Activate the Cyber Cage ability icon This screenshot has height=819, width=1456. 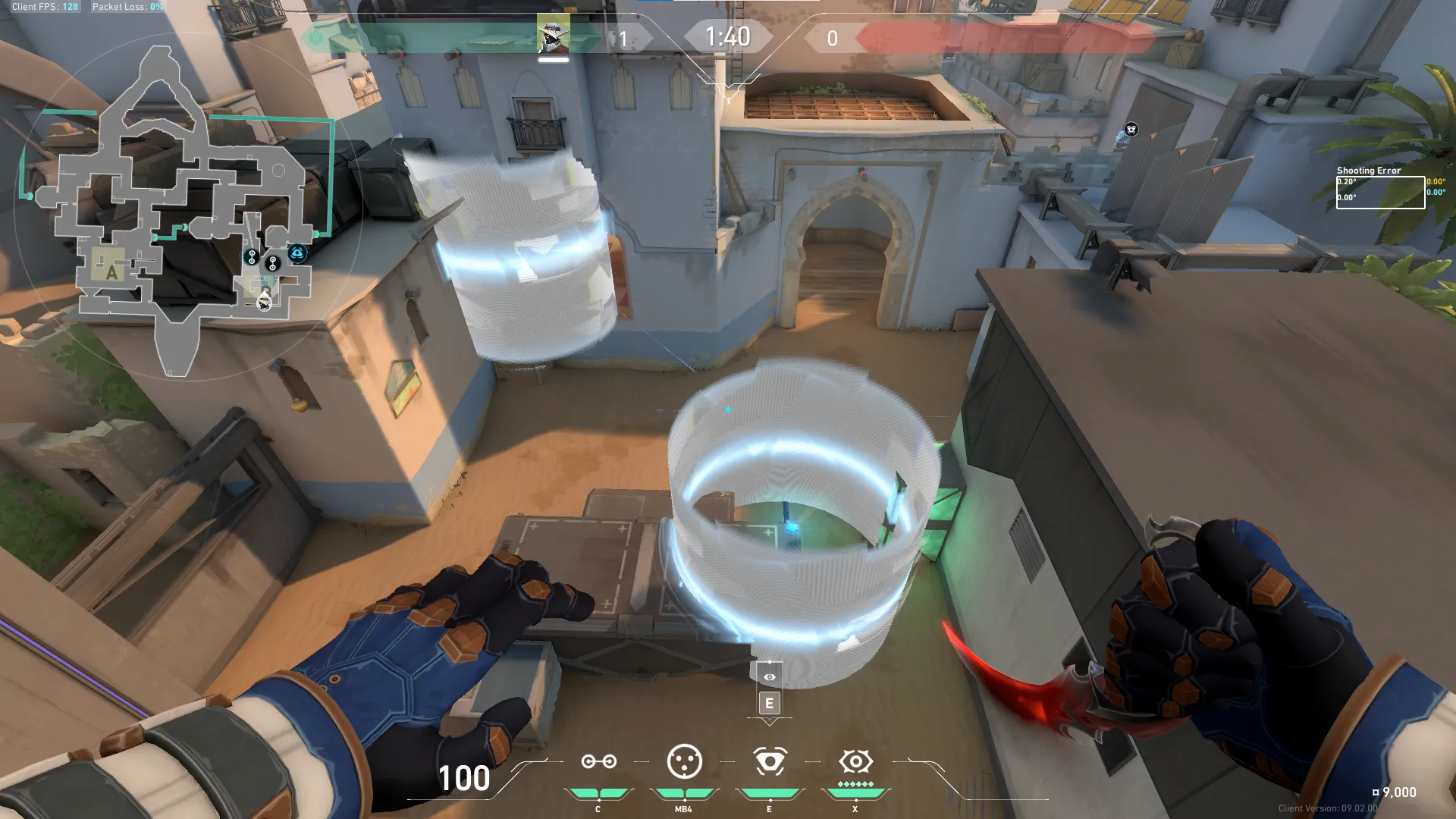coord(684,761)
